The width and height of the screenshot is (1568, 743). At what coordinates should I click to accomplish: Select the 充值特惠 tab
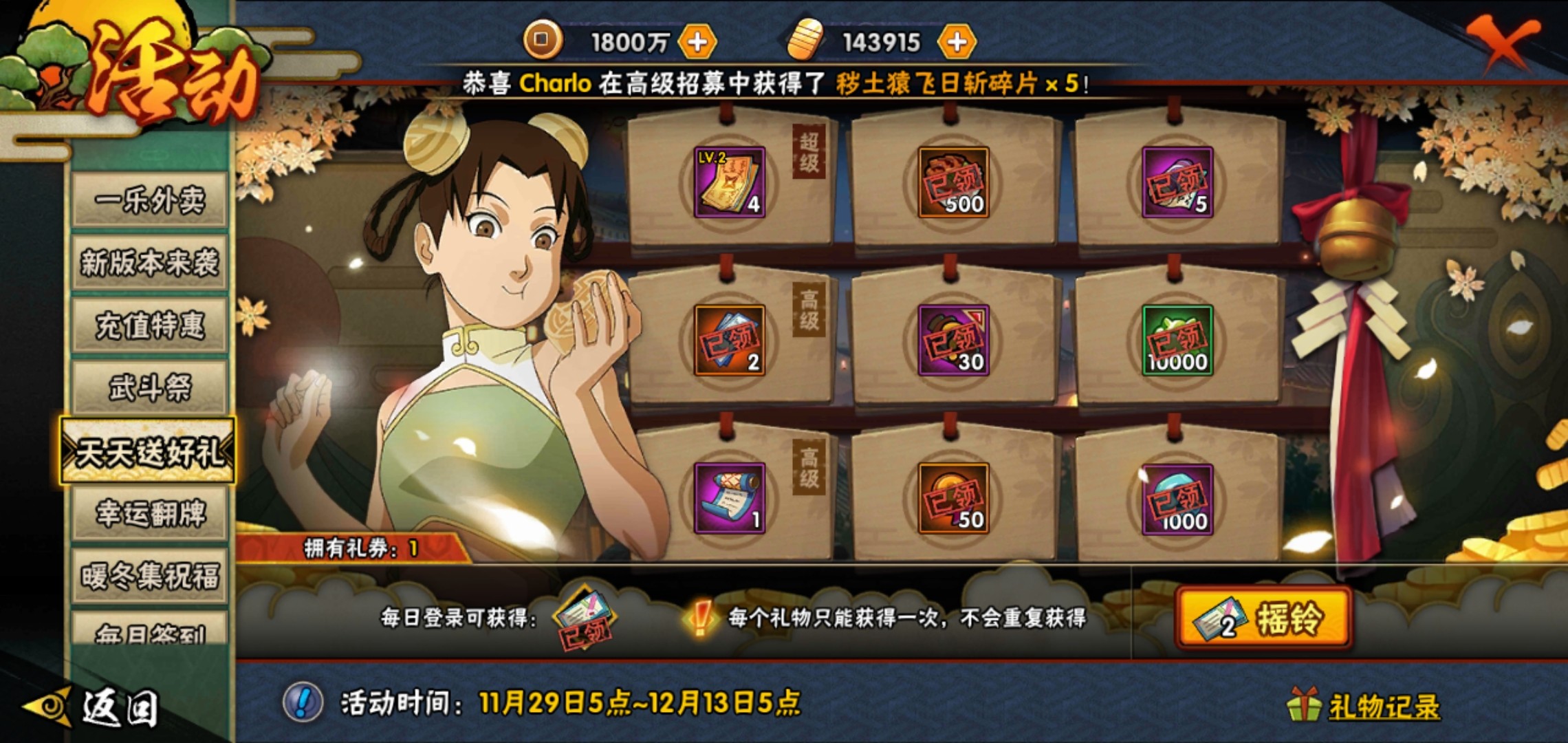(x=149, y=325)
